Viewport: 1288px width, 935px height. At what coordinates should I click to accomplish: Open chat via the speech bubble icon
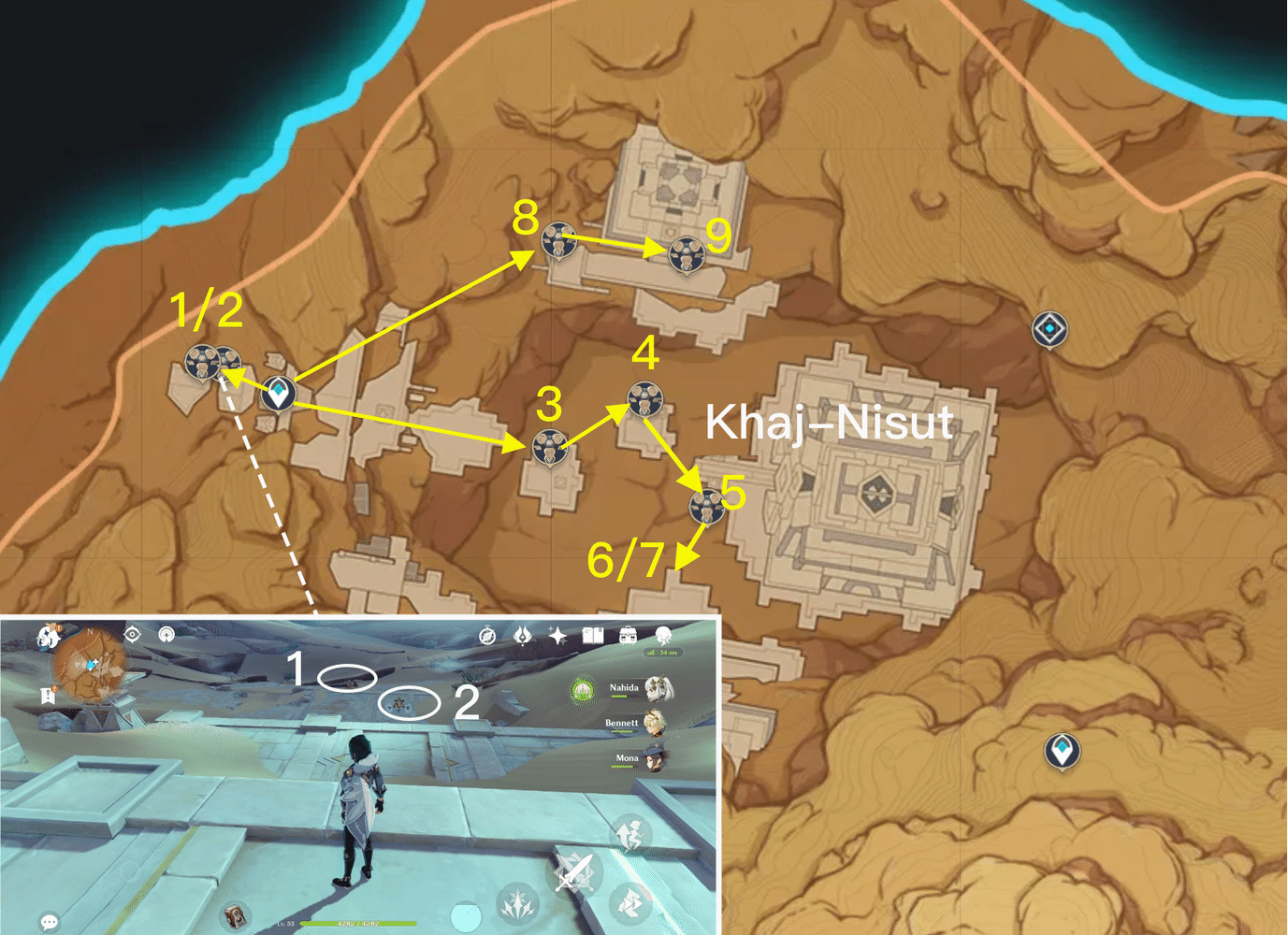coord(49,921)
